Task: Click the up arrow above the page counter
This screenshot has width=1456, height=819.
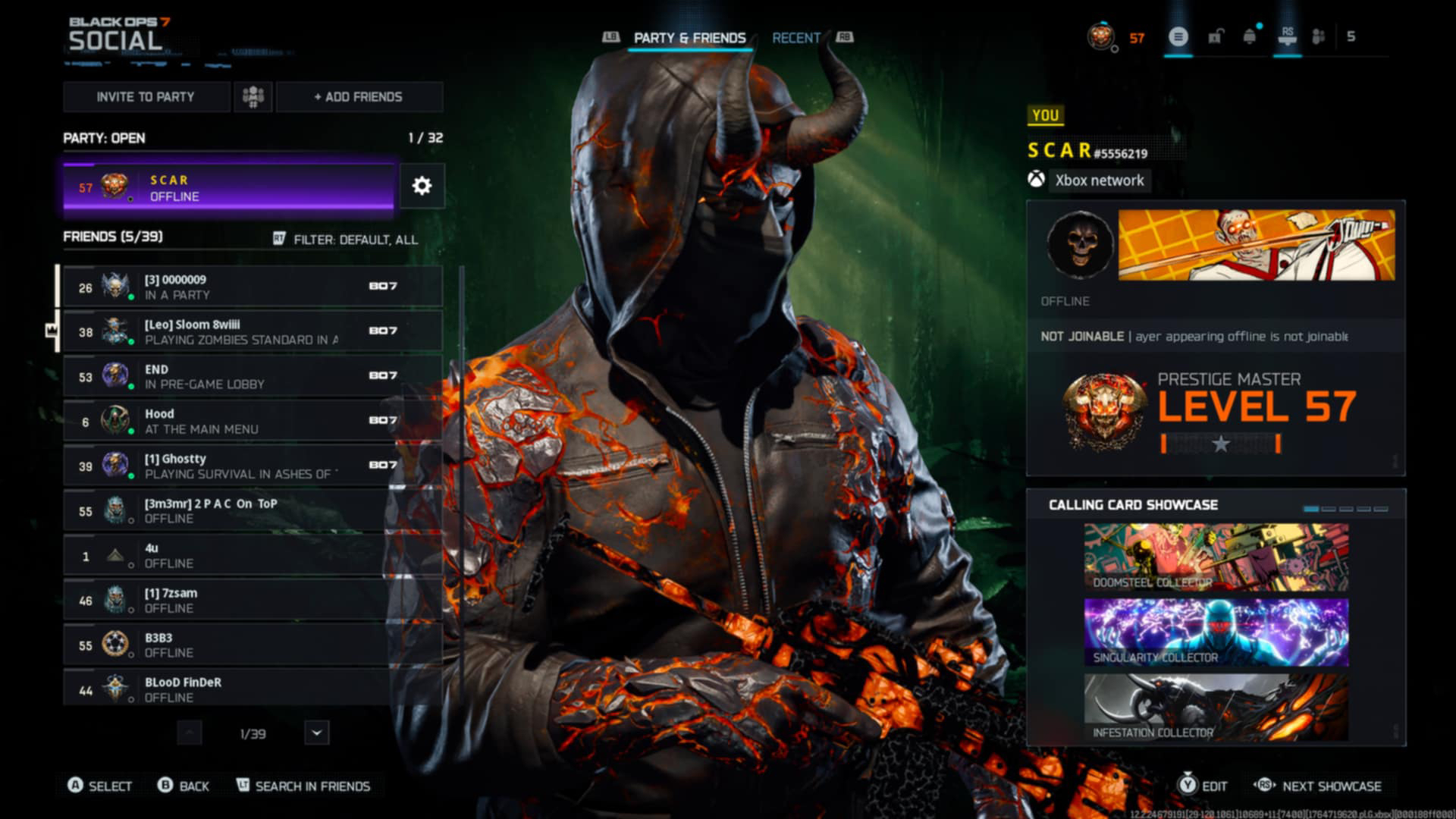Action: [x=191, y=733]
